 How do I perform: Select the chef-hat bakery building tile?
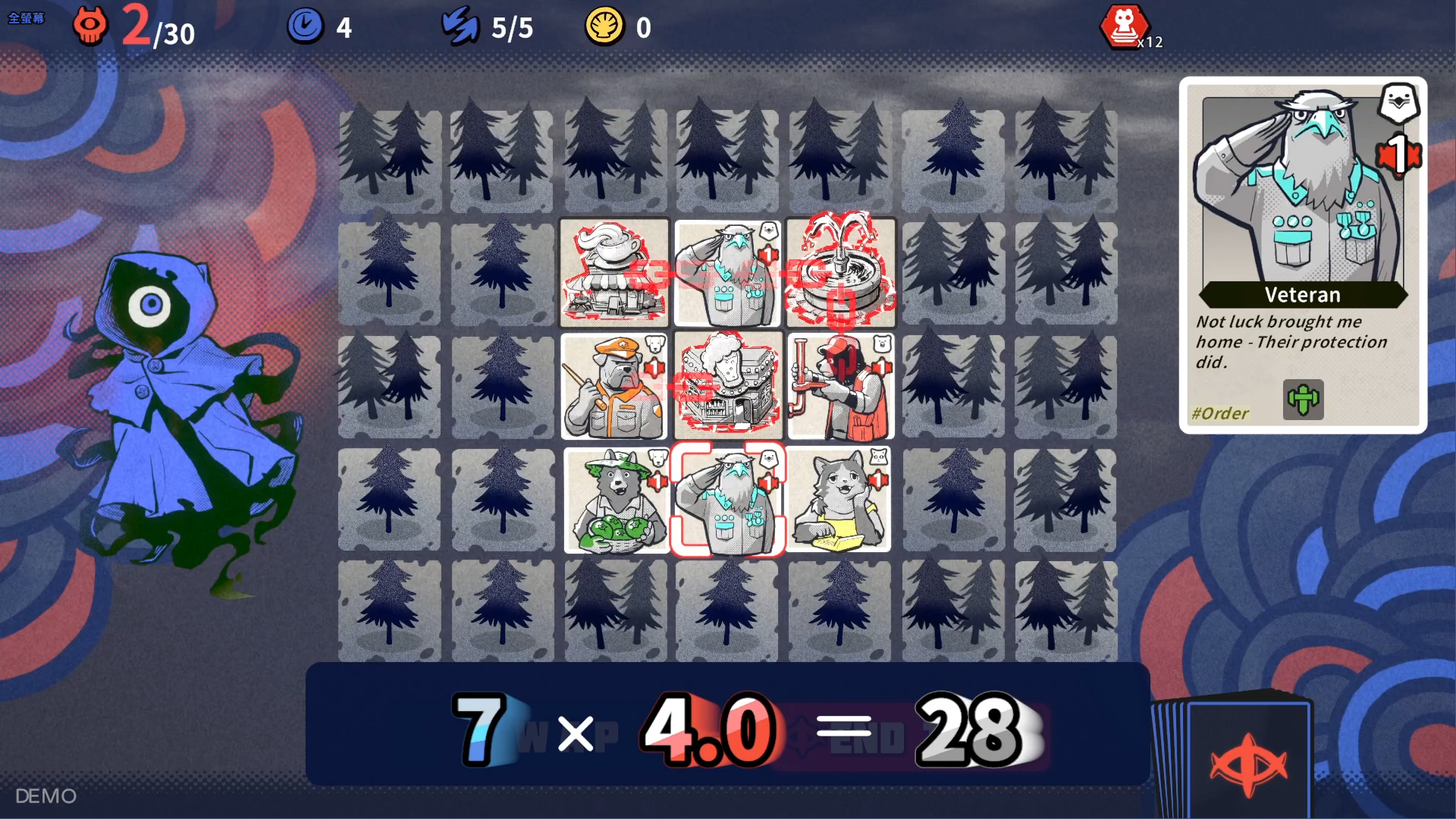coord(727,387)
